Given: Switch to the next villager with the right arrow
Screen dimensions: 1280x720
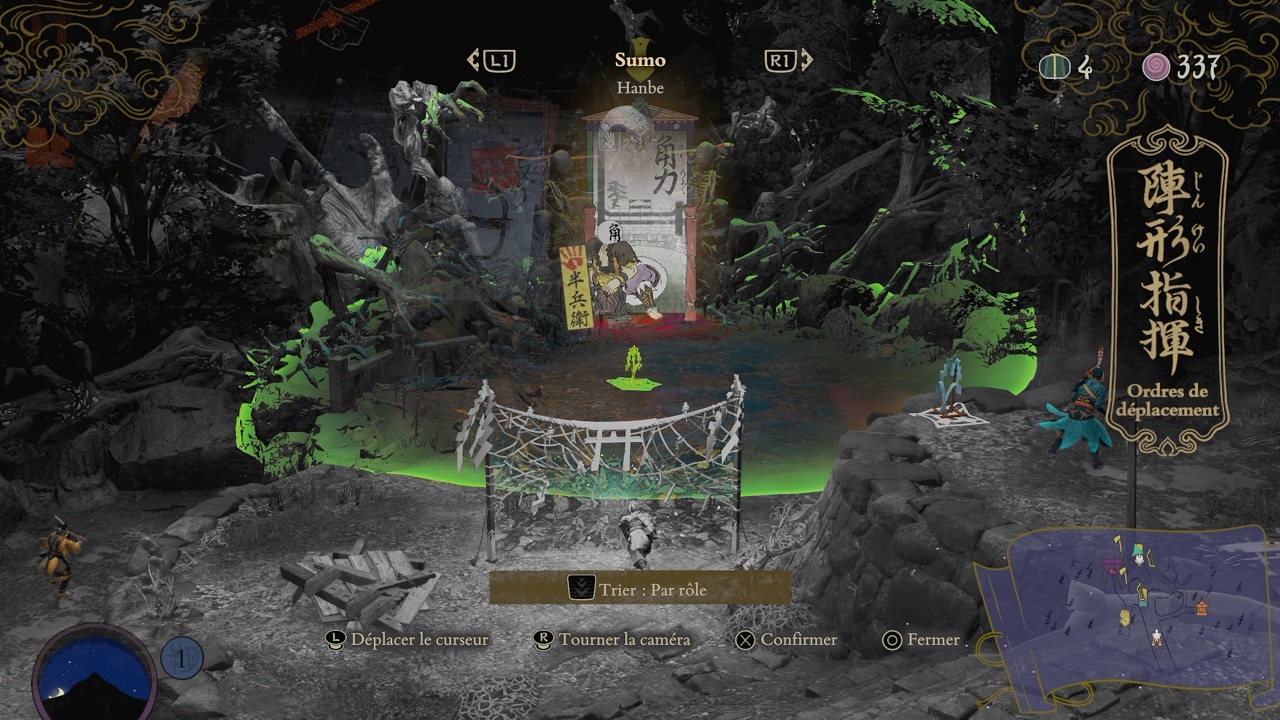Looking at the screenshot, I should [788, 61].
